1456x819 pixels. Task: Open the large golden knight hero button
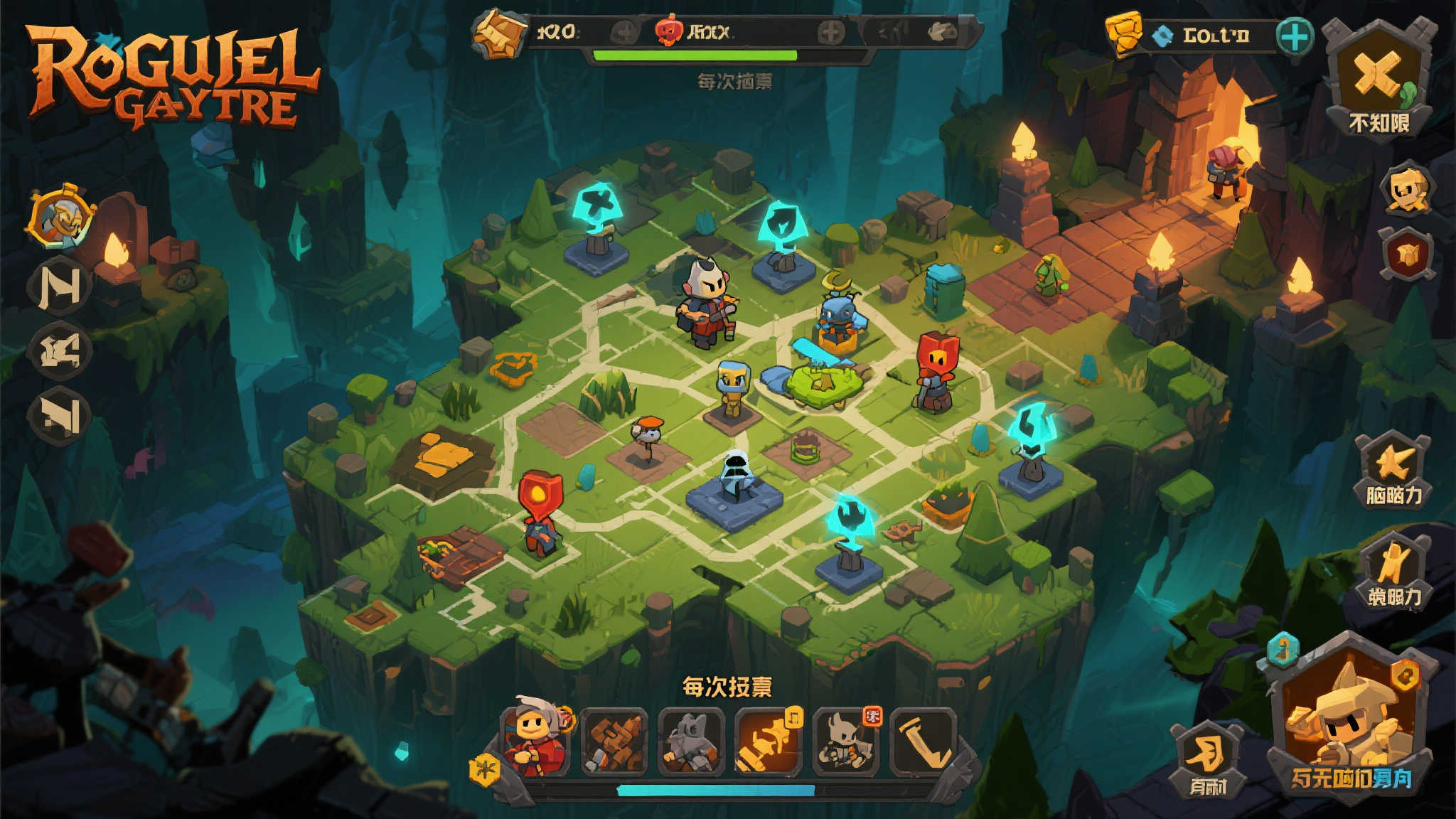(1349, 718)
